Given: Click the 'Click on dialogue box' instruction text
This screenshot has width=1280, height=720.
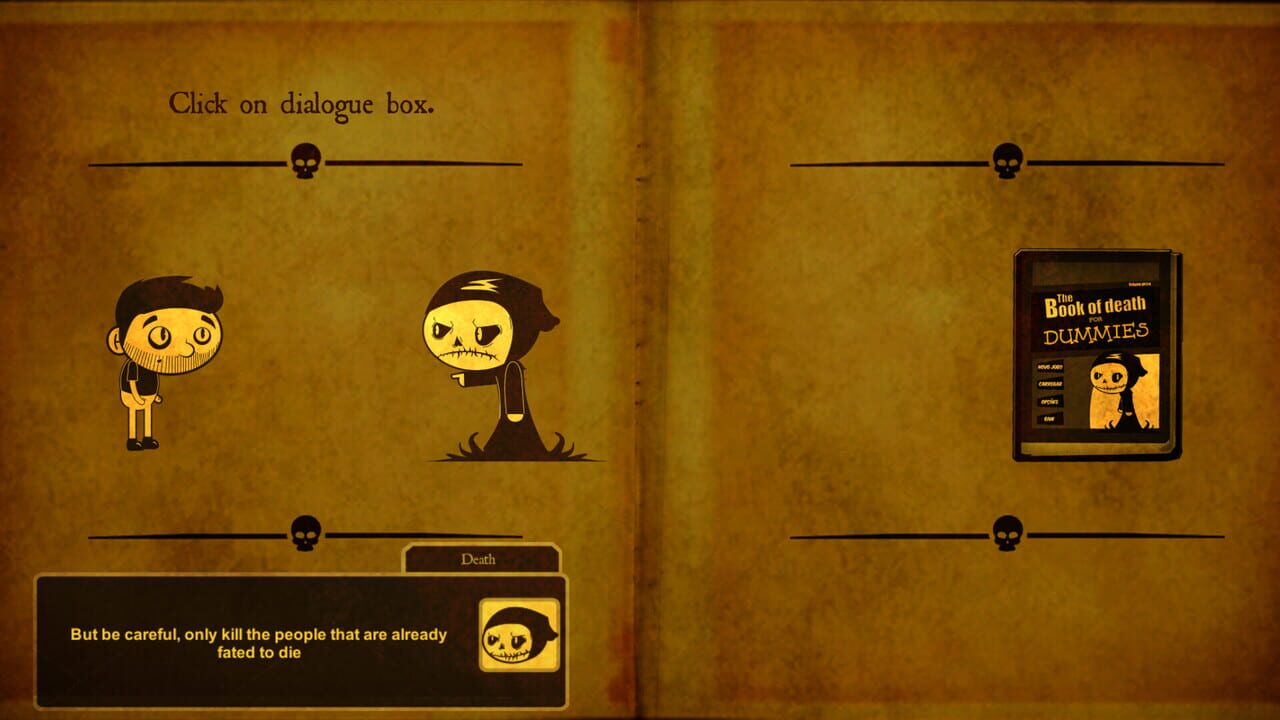Looking at the screenshot, I should (x=303, y=104).
